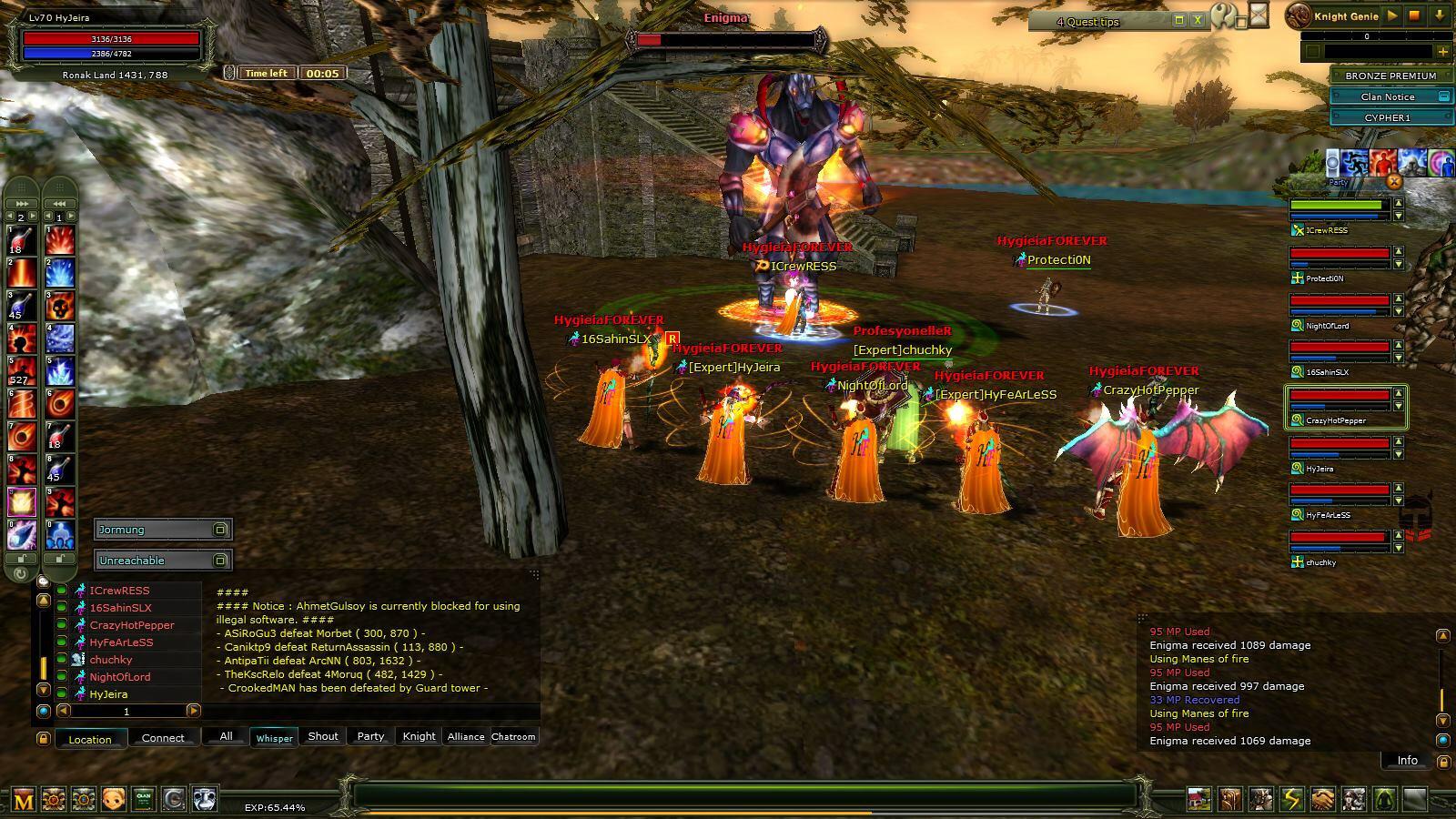Select the Shout chat channel
The height and width of the screenshot is (819, 1456).
coord(322,736)
